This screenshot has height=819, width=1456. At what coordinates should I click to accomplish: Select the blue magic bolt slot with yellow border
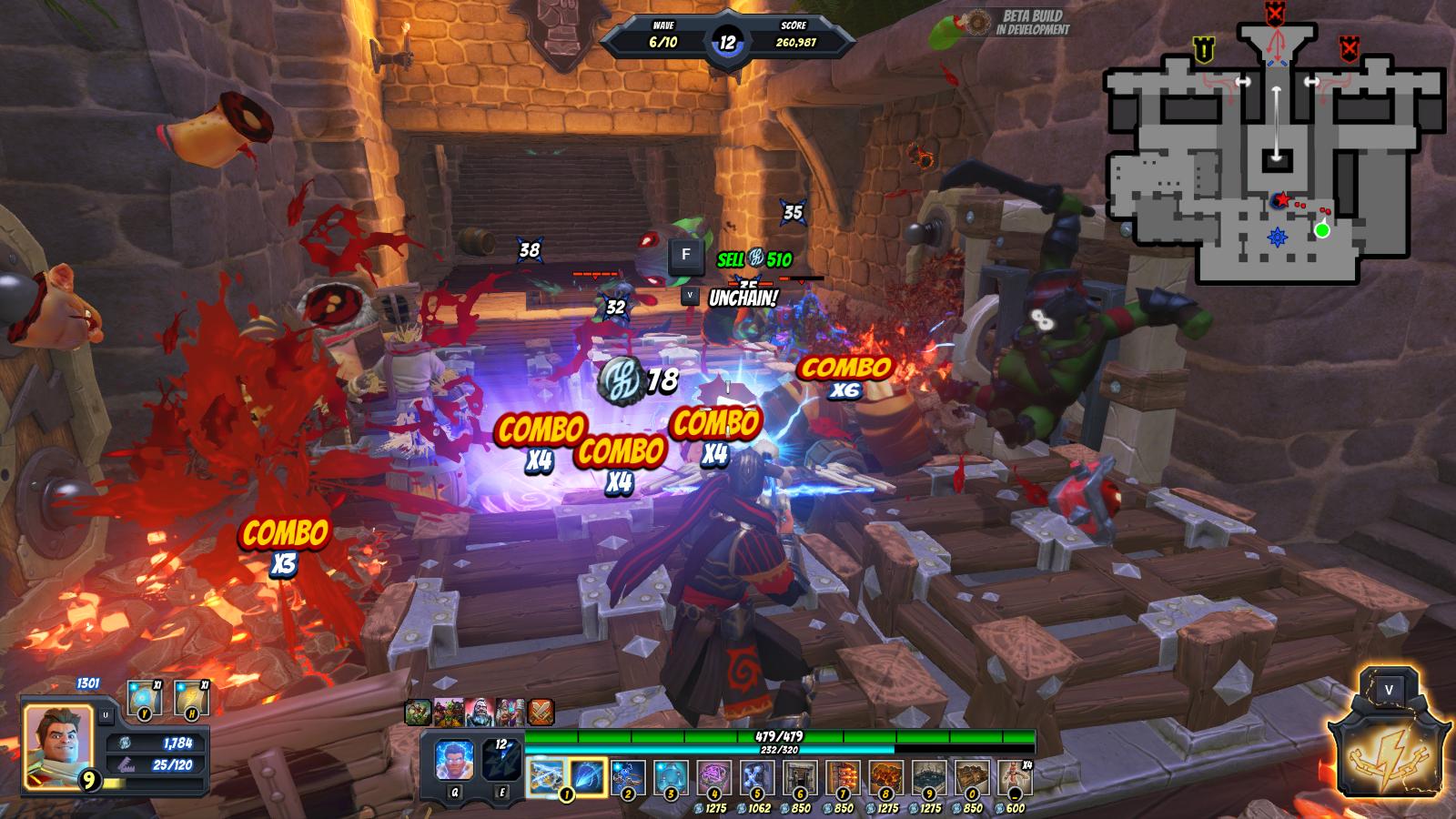click(x=588, y=778)
